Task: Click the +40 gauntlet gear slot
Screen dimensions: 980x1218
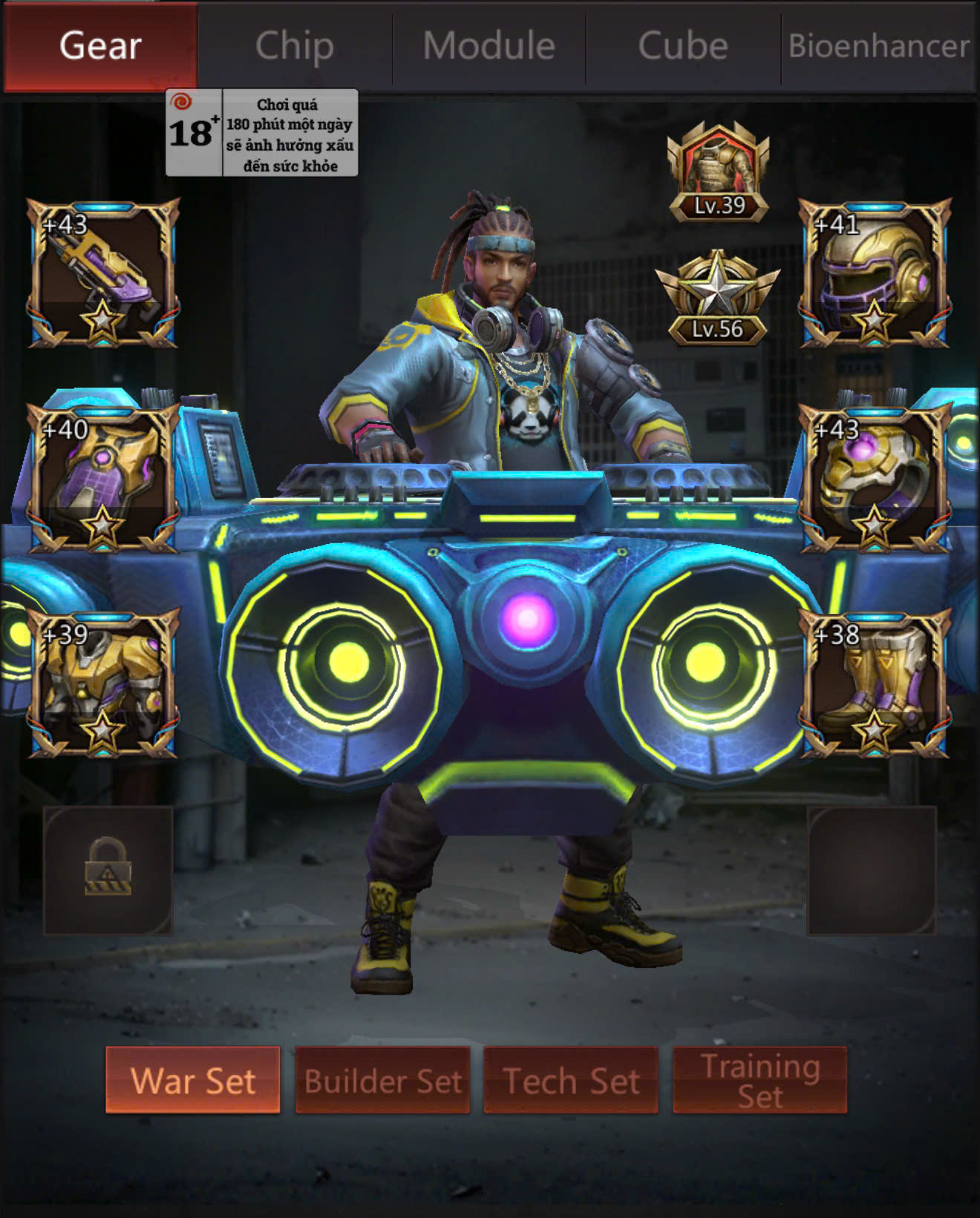Action: tap(103, 479)
